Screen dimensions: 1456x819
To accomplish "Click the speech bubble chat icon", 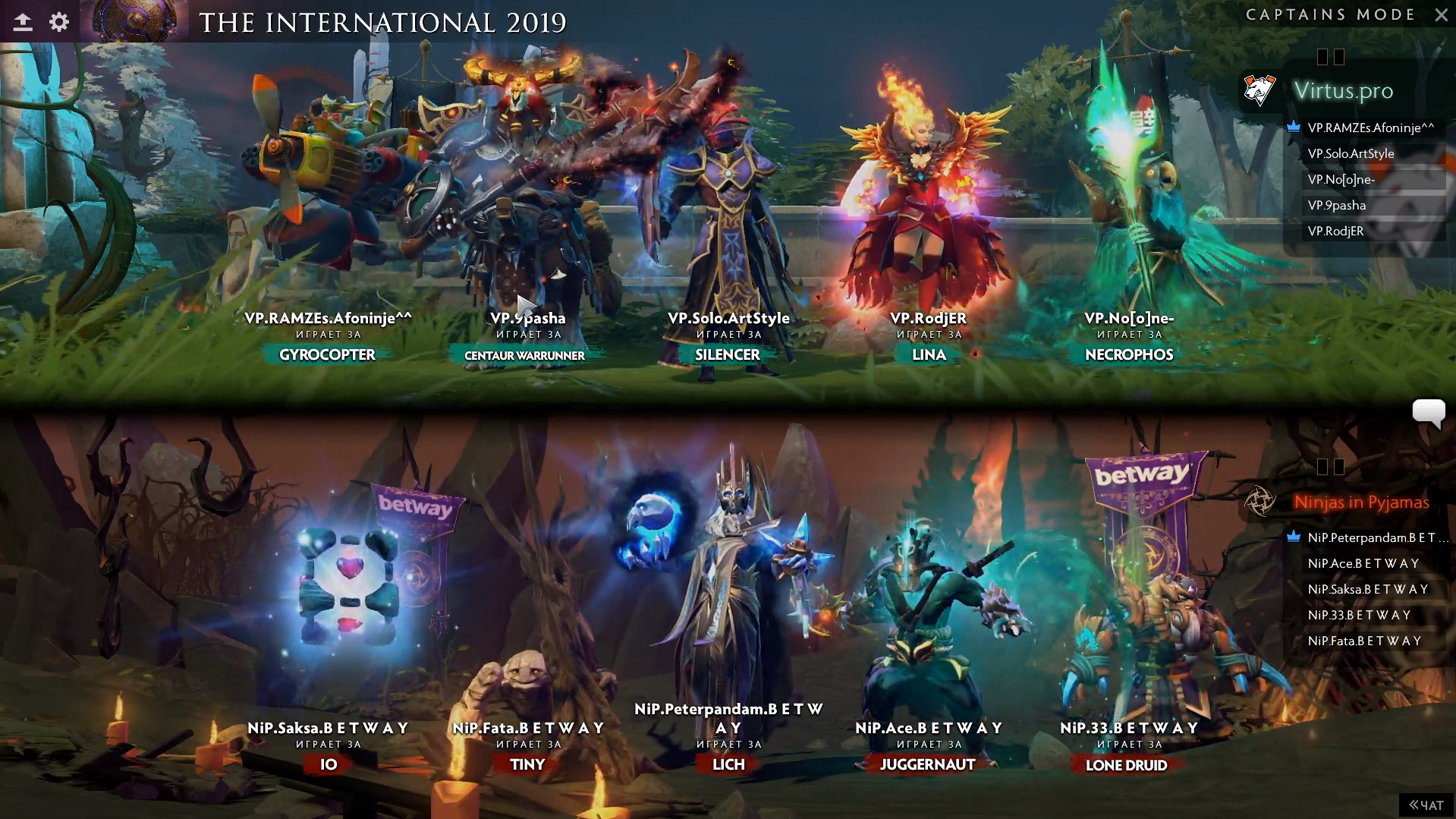I will pyautogui.click(x=1428, y=413).
